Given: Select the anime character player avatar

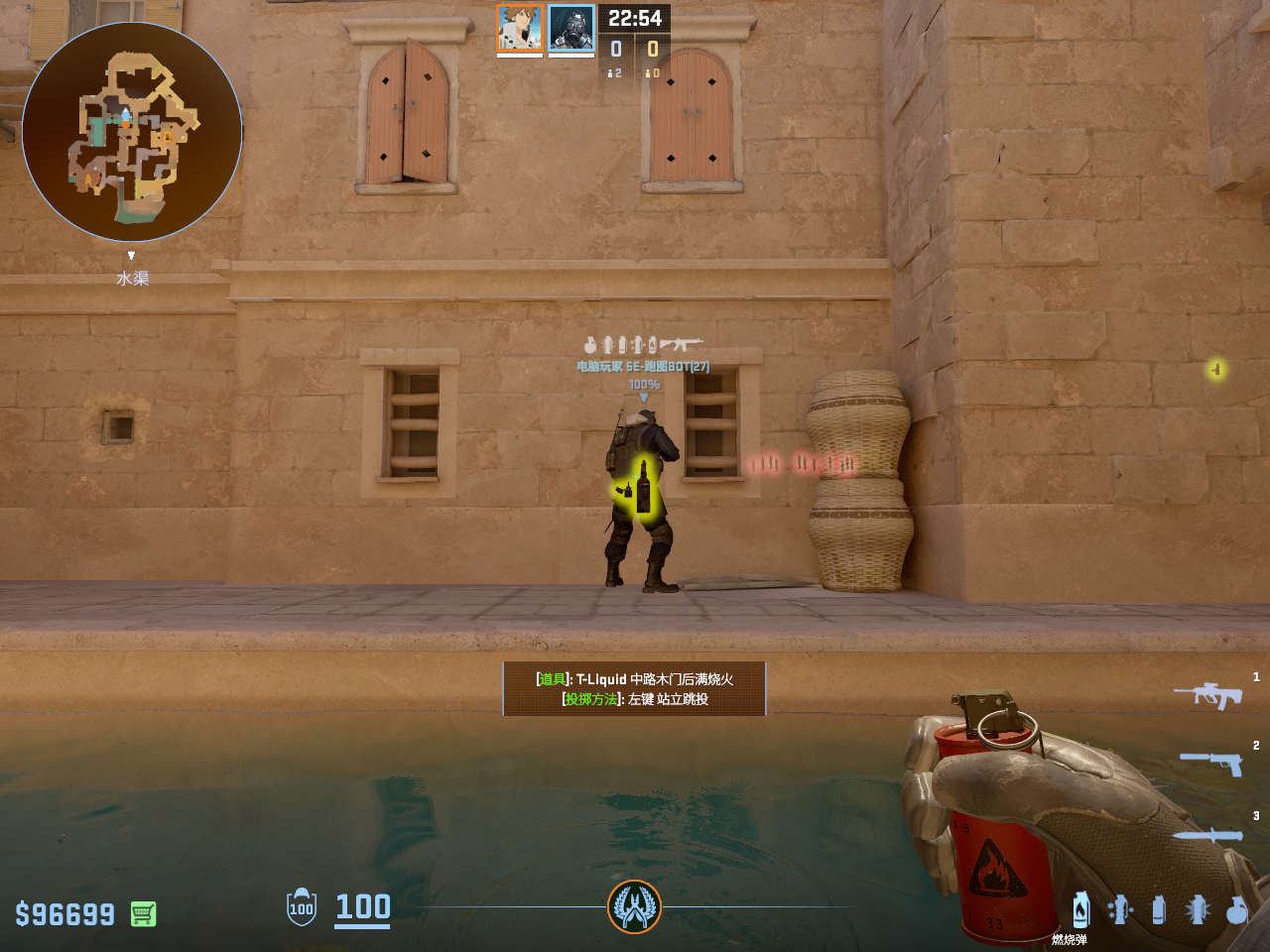Looking at the screenshot, I should tap(520, 28).
